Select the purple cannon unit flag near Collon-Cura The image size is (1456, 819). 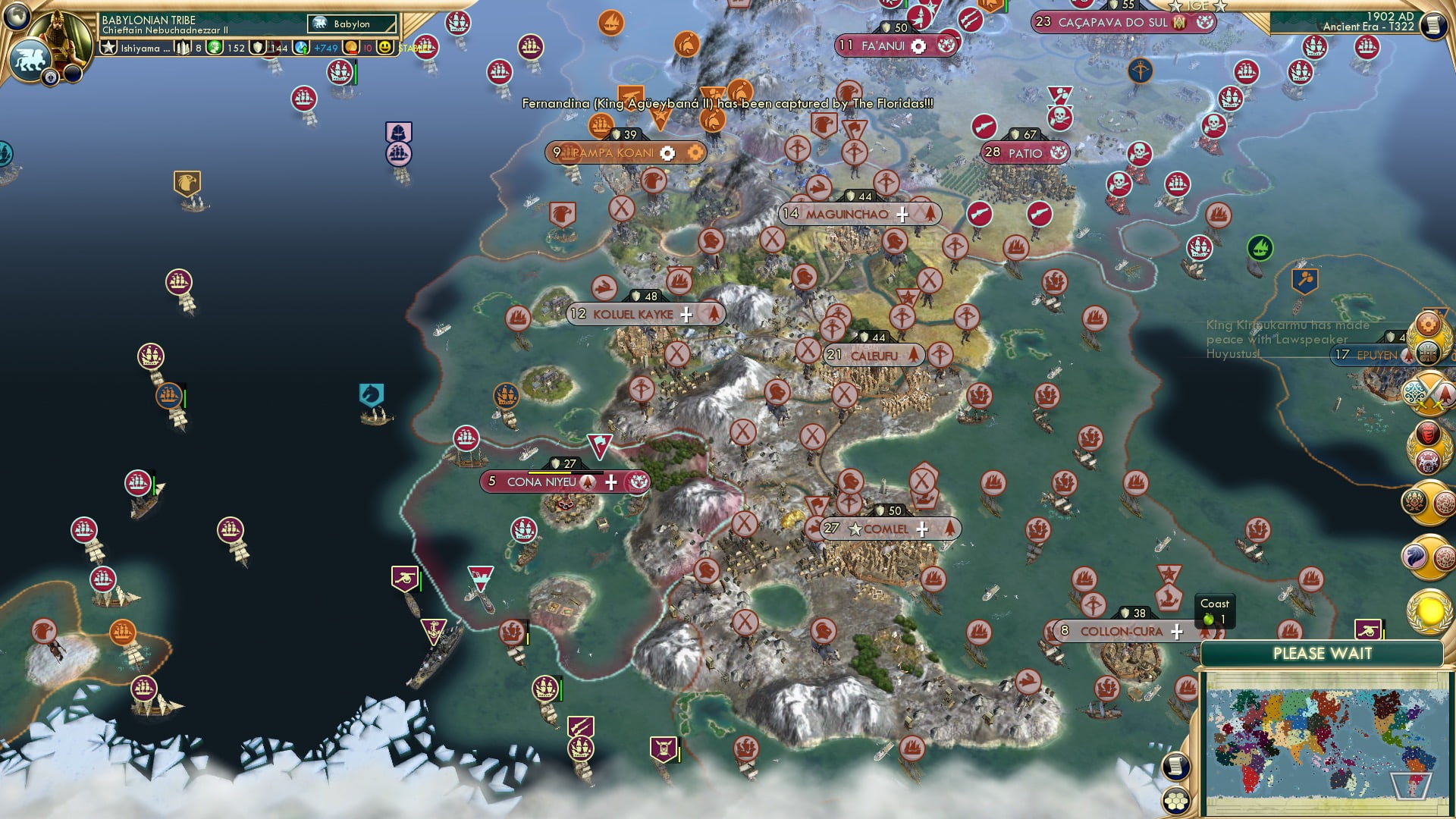(1367, 629)
